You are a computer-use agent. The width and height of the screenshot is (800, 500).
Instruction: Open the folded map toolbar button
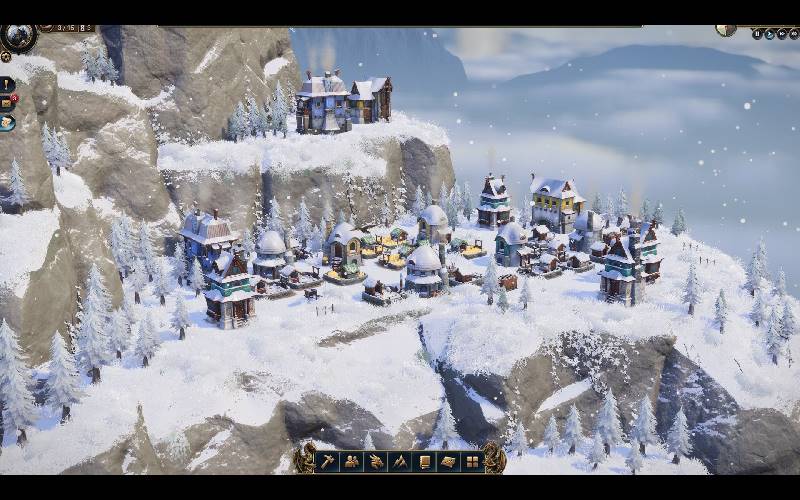(448, 461)
